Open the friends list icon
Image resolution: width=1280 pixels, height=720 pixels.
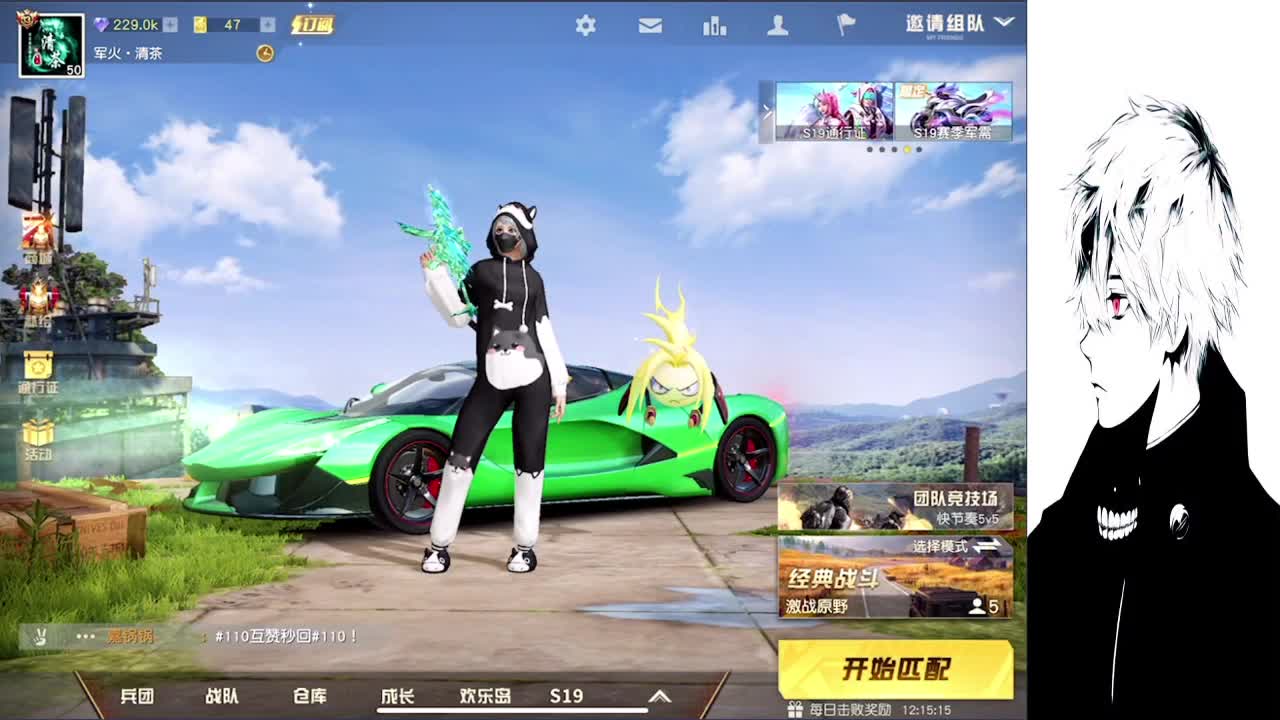point(778,27)
